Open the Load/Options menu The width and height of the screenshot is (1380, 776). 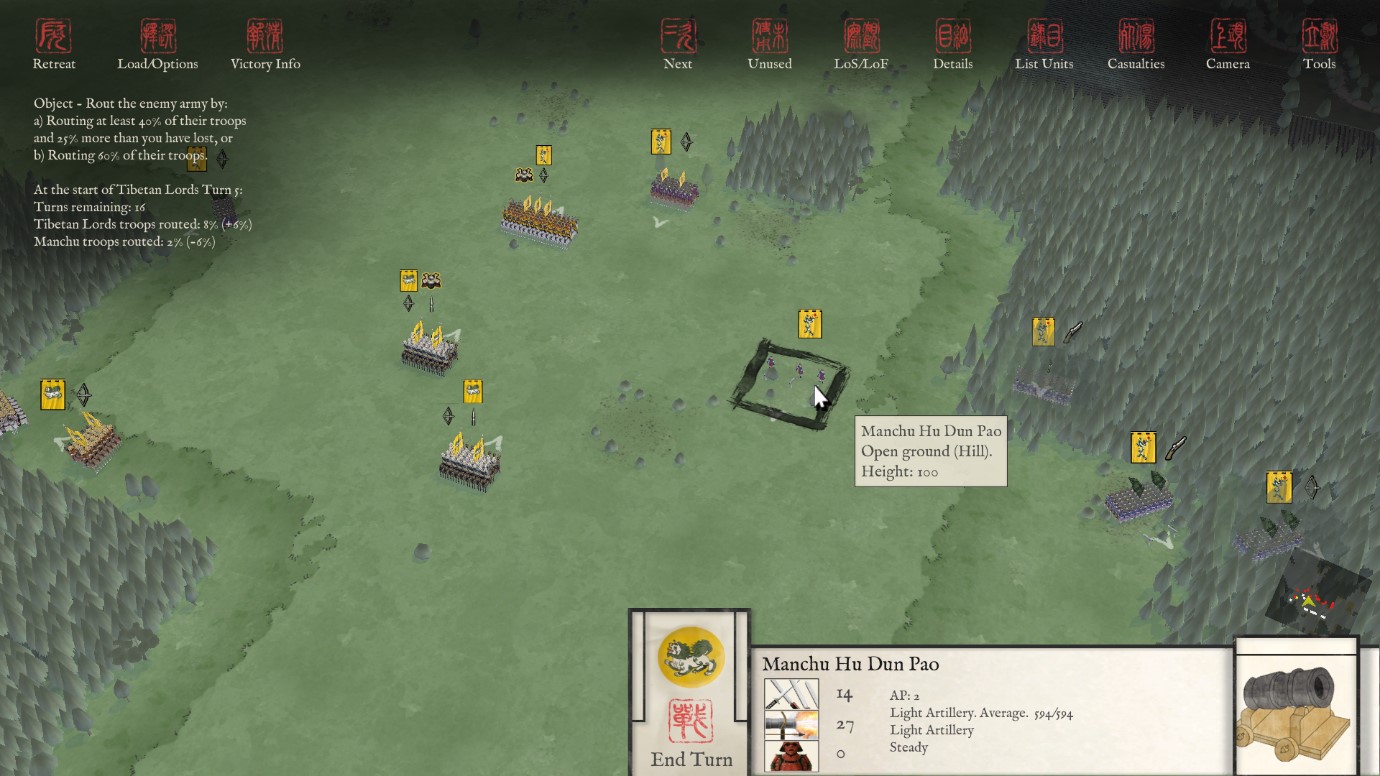[158, 45]
